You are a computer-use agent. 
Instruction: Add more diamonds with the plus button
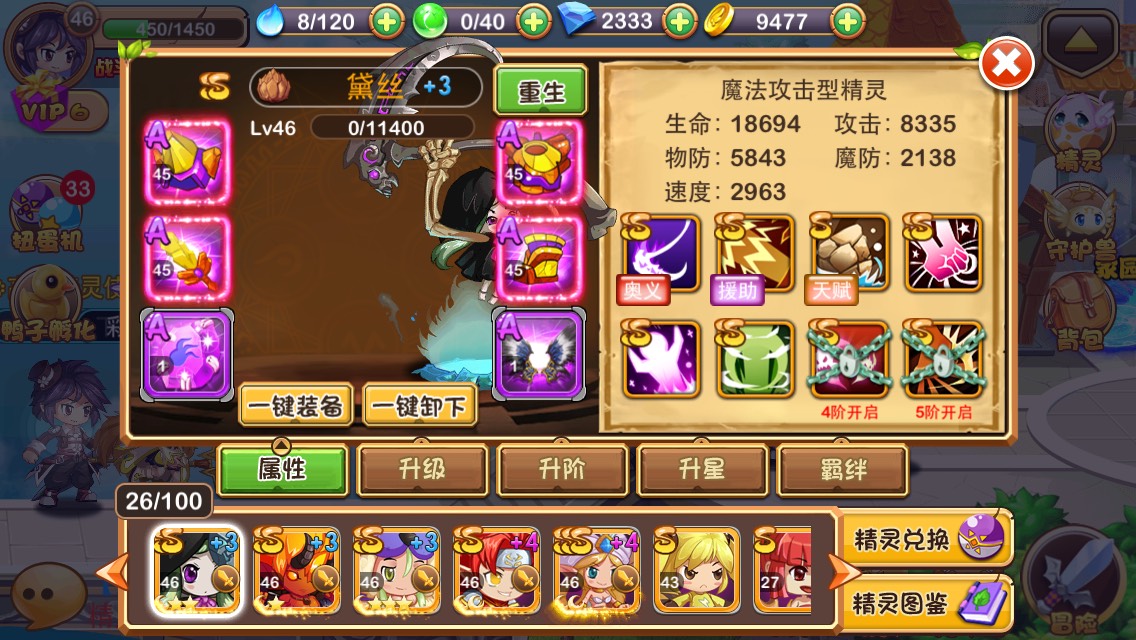680,20
